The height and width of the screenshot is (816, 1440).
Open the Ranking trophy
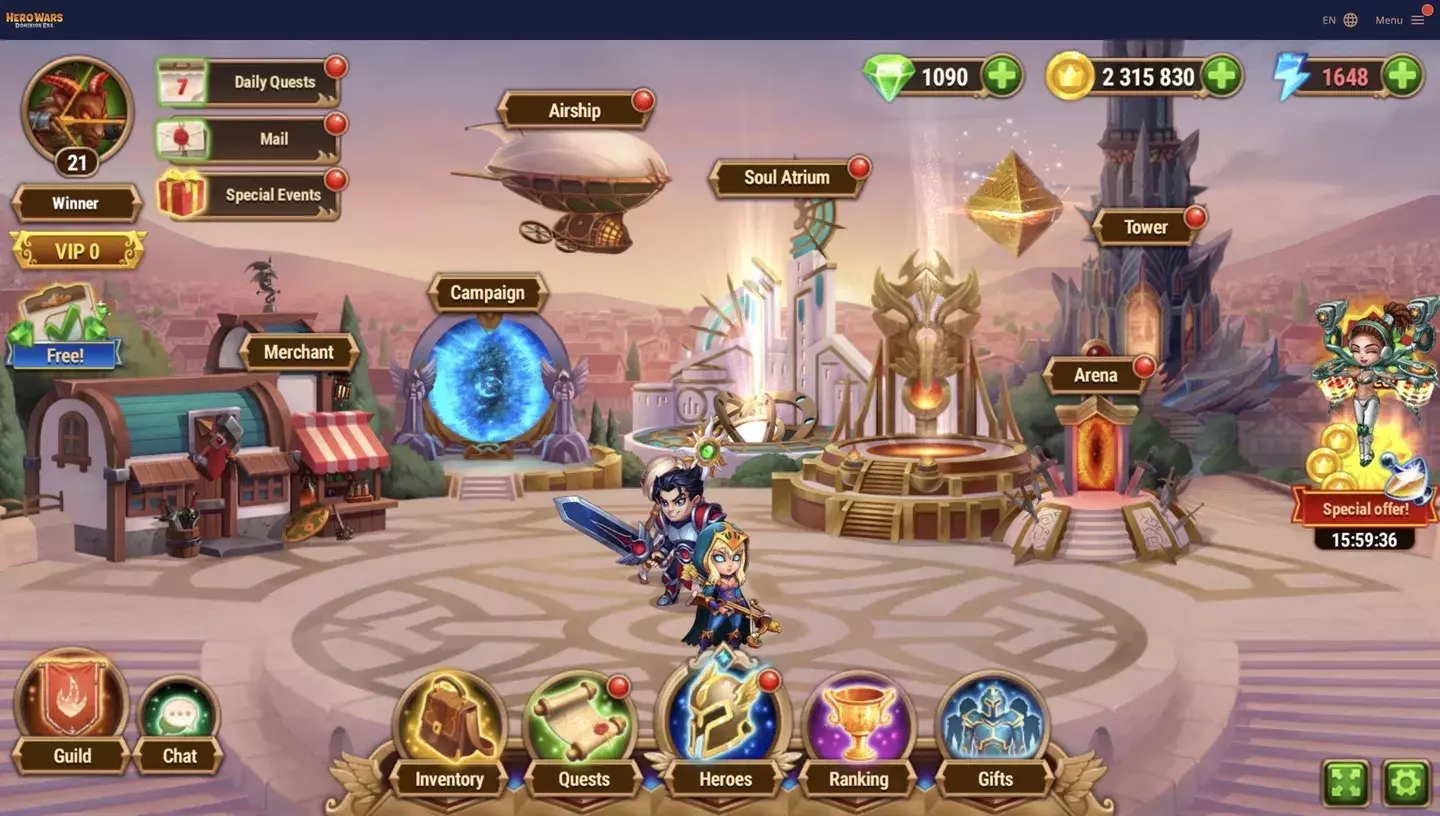pos(858,715)
